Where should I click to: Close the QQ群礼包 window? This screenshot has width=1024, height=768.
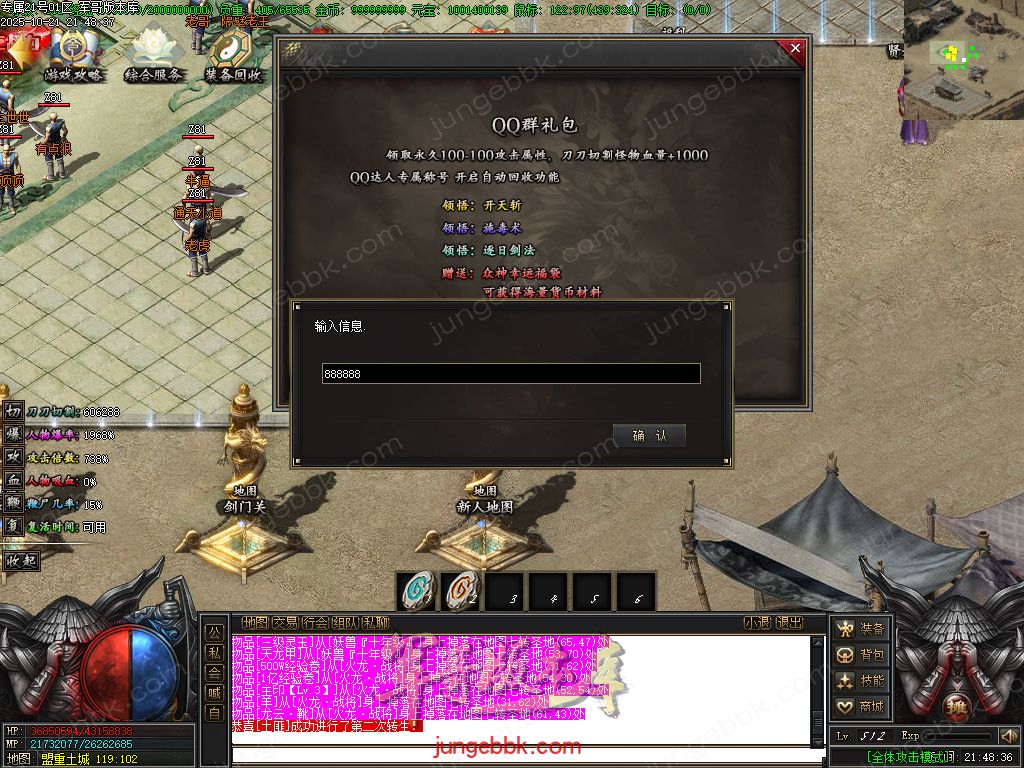[x=795, y=48]
